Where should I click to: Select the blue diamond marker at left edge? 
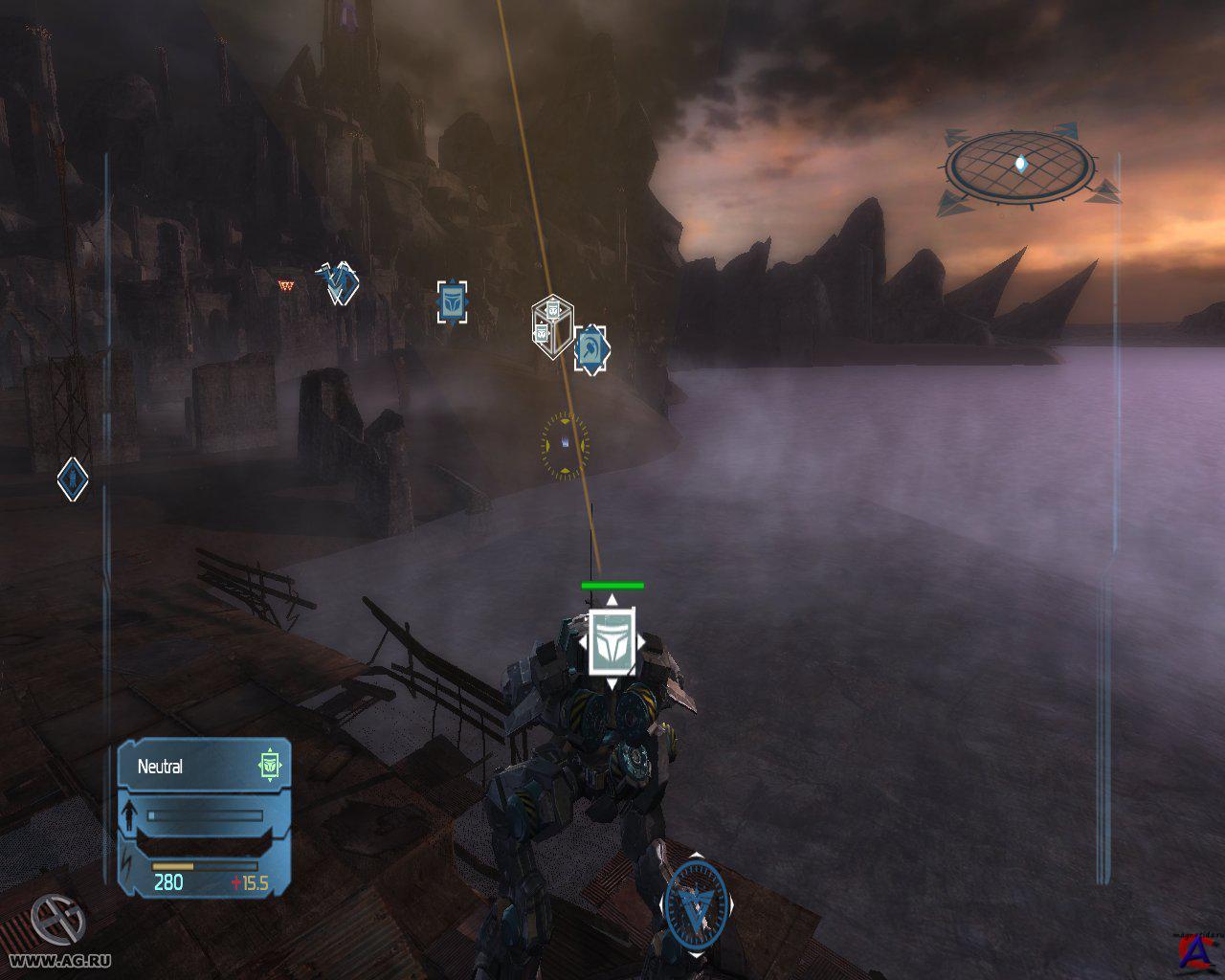coord(72,479)
